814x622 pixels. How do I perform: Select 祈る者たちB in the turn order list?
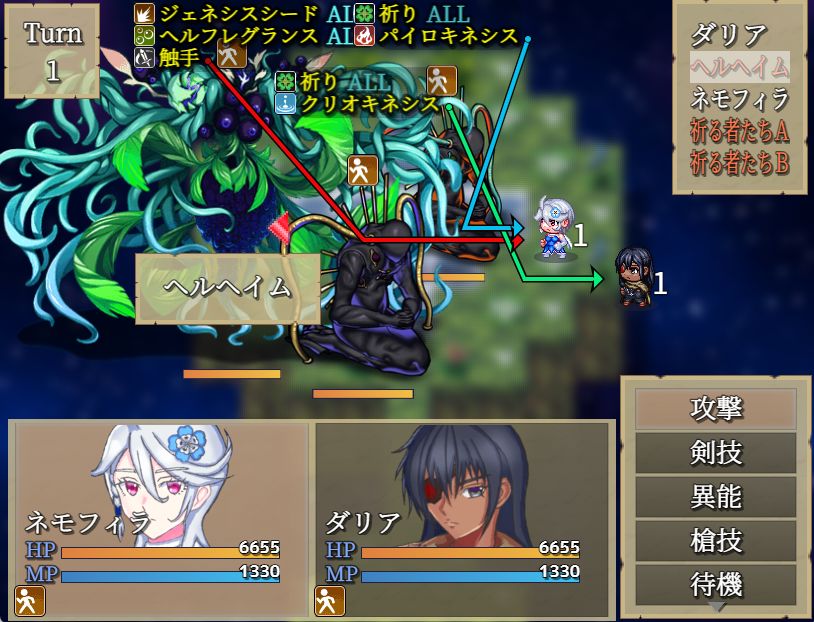pyautogui.click(x=739, y=161)
